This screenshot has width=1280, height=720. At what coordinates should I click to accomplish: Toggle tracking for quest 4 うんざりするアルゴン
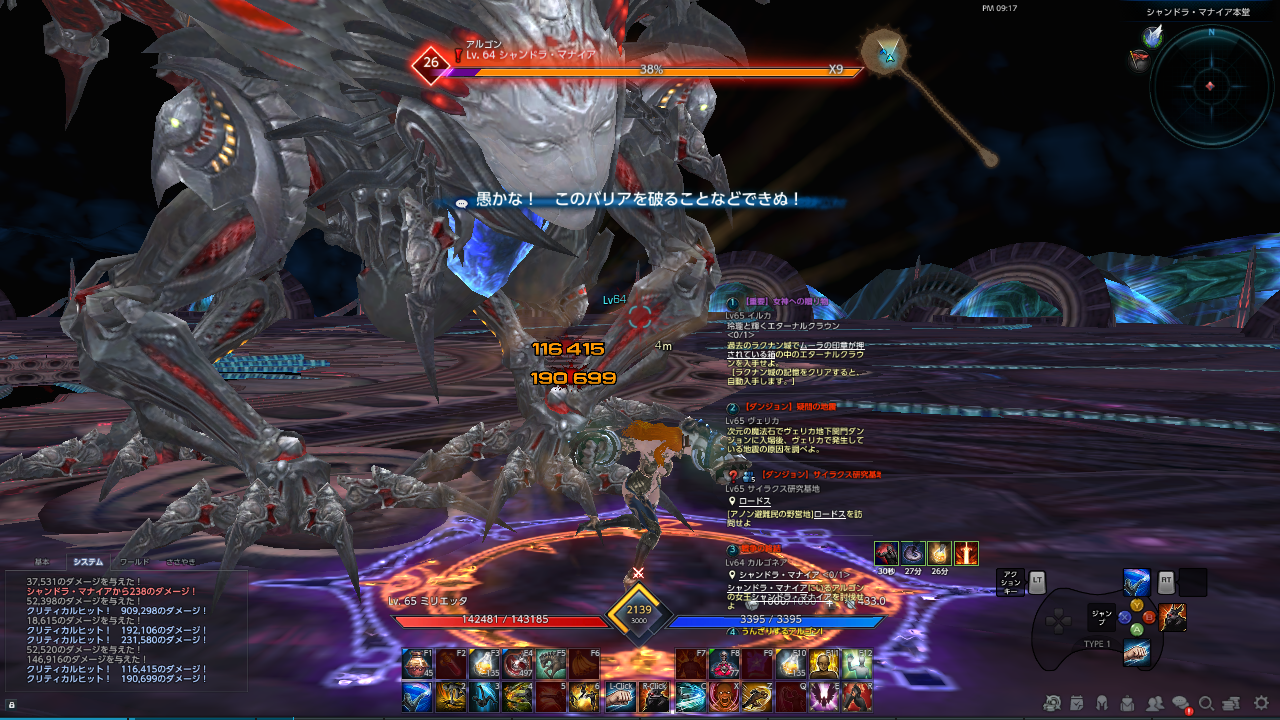tap(732, 629)
